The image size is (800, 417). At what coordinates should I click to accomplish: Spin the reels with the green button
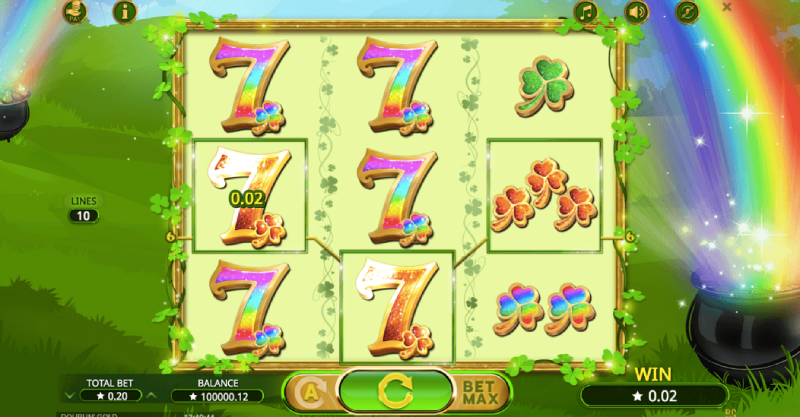coord(395,390)
